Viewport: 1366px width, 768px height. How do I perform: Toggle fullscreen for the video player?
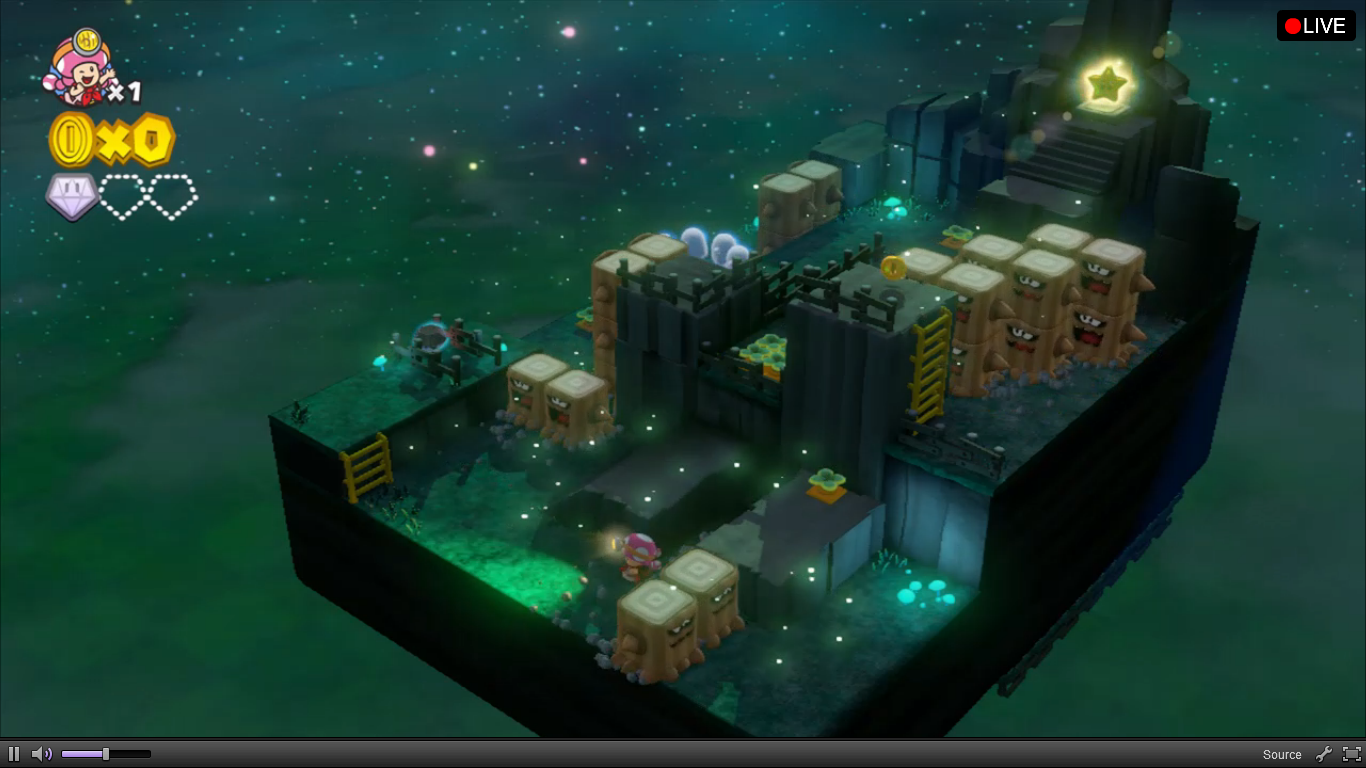(1351, 754)
